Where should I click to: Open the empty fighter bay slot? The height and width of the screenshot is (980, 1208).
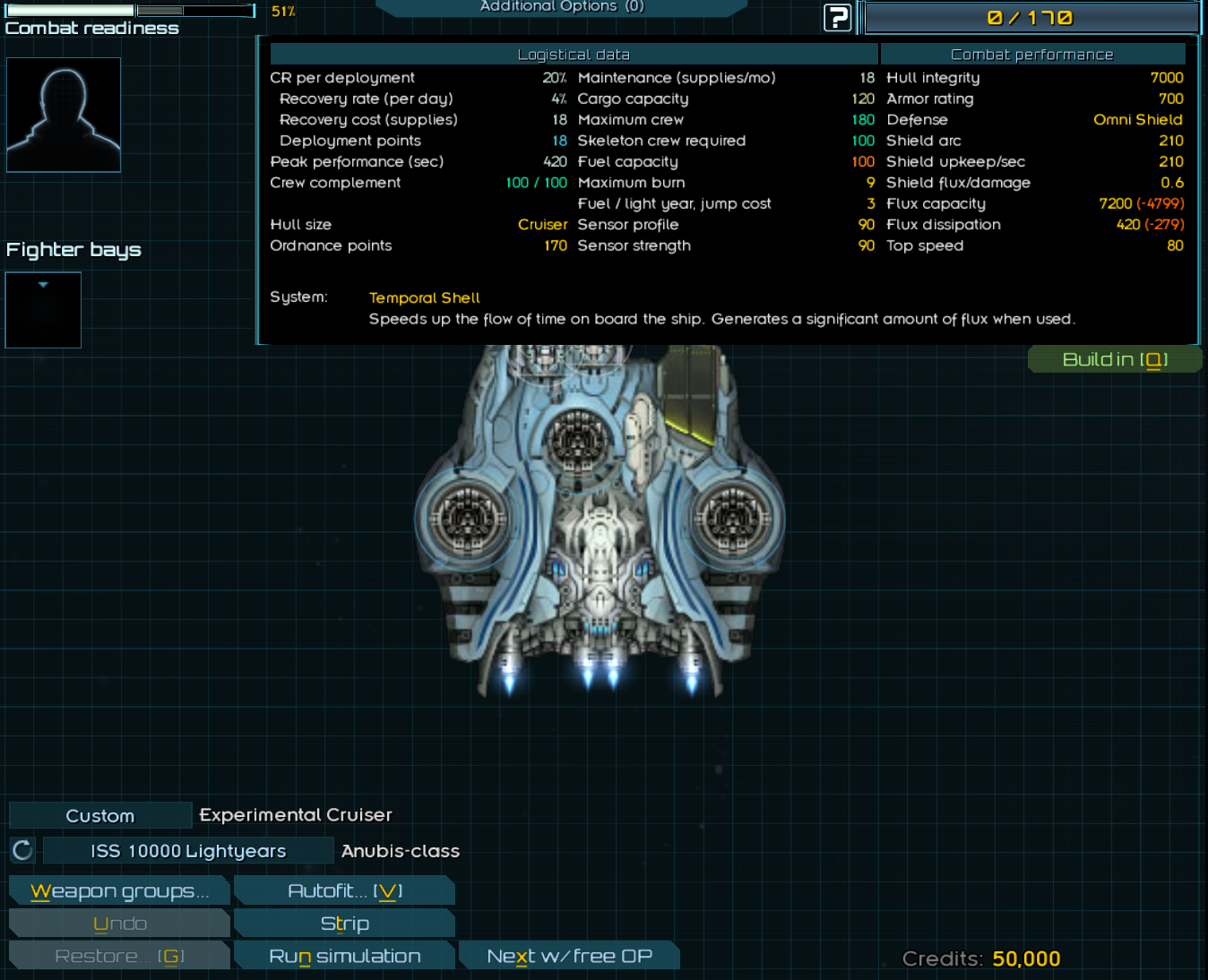point(43,310)
